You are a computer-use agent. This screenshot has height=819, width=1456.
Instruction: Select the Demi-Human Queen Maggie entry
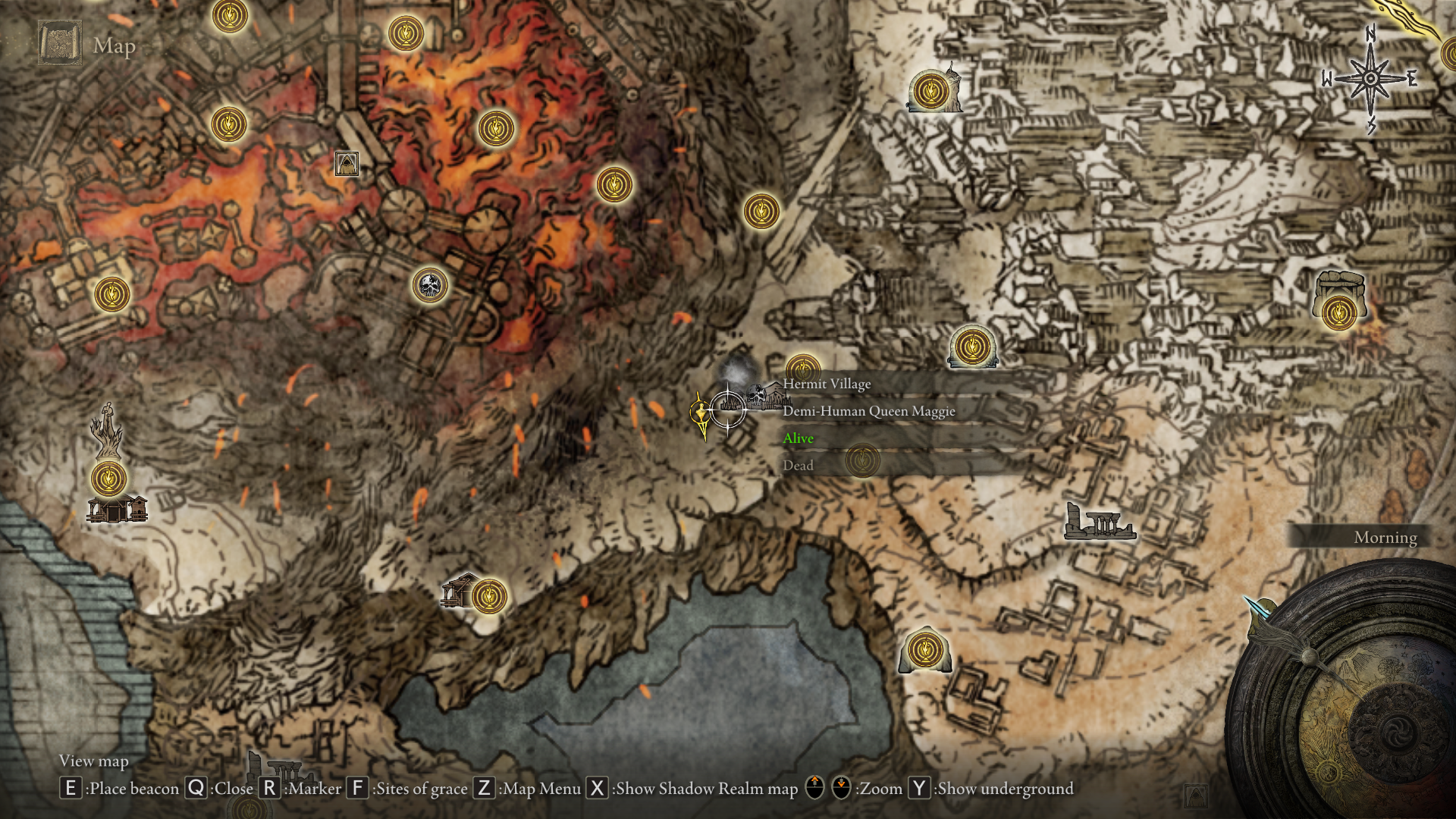coord(868,411)
